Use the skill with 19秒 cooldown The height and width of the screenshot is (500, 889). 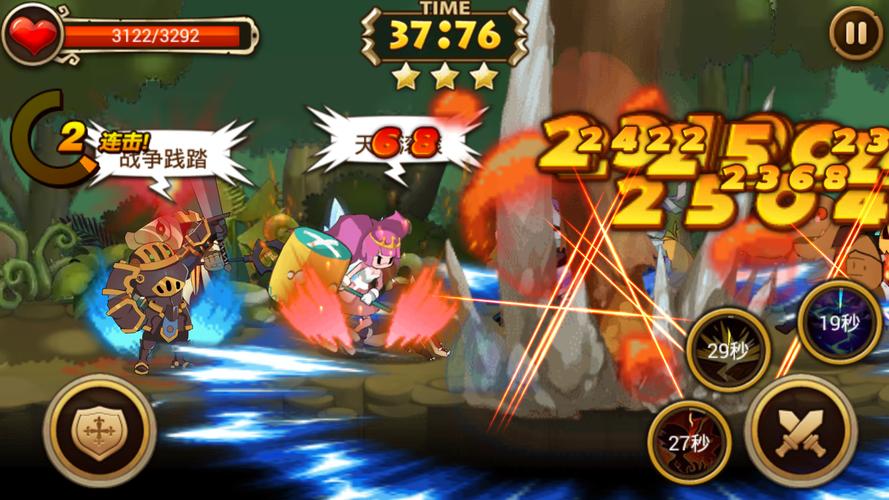tap(840, 322)
